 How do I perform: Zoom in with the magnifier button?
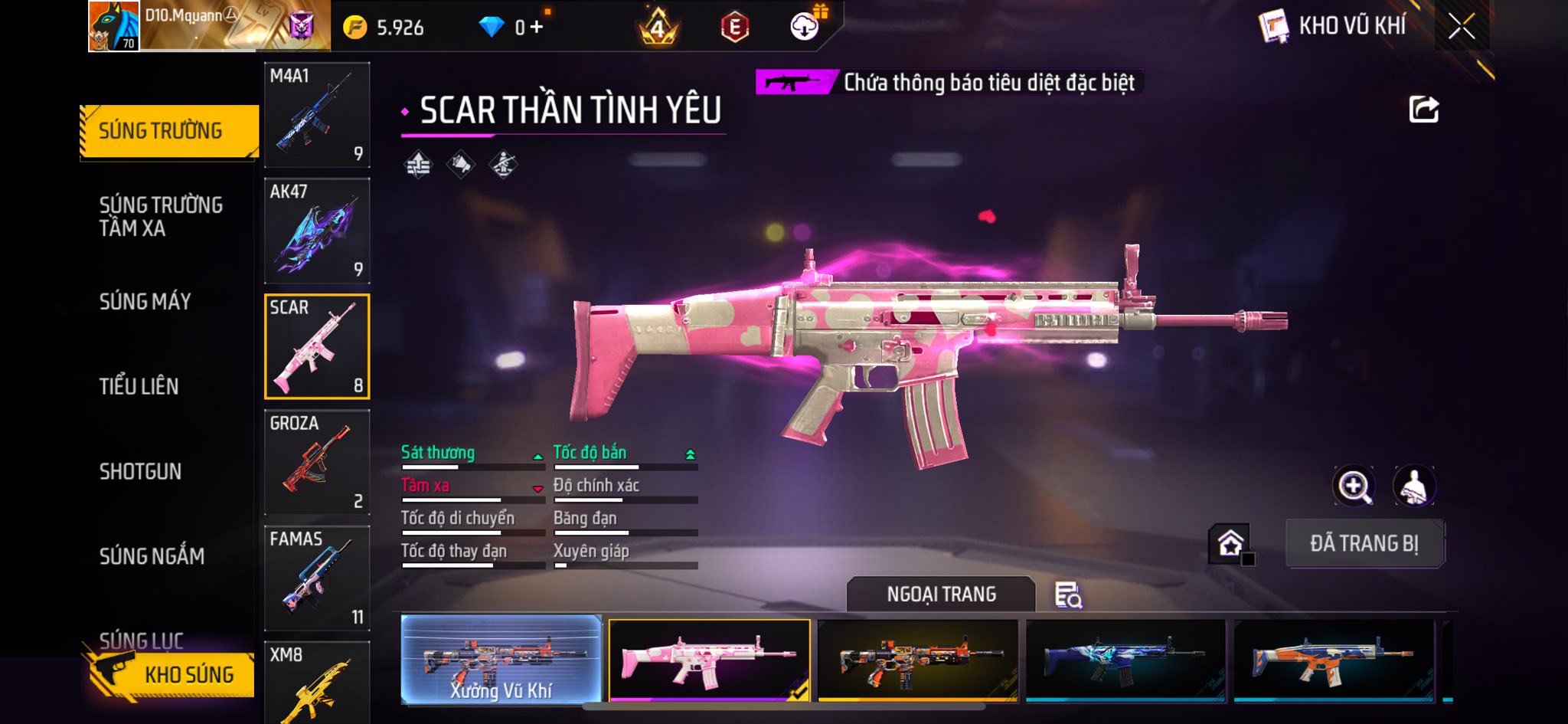(x=1354, y=486)
